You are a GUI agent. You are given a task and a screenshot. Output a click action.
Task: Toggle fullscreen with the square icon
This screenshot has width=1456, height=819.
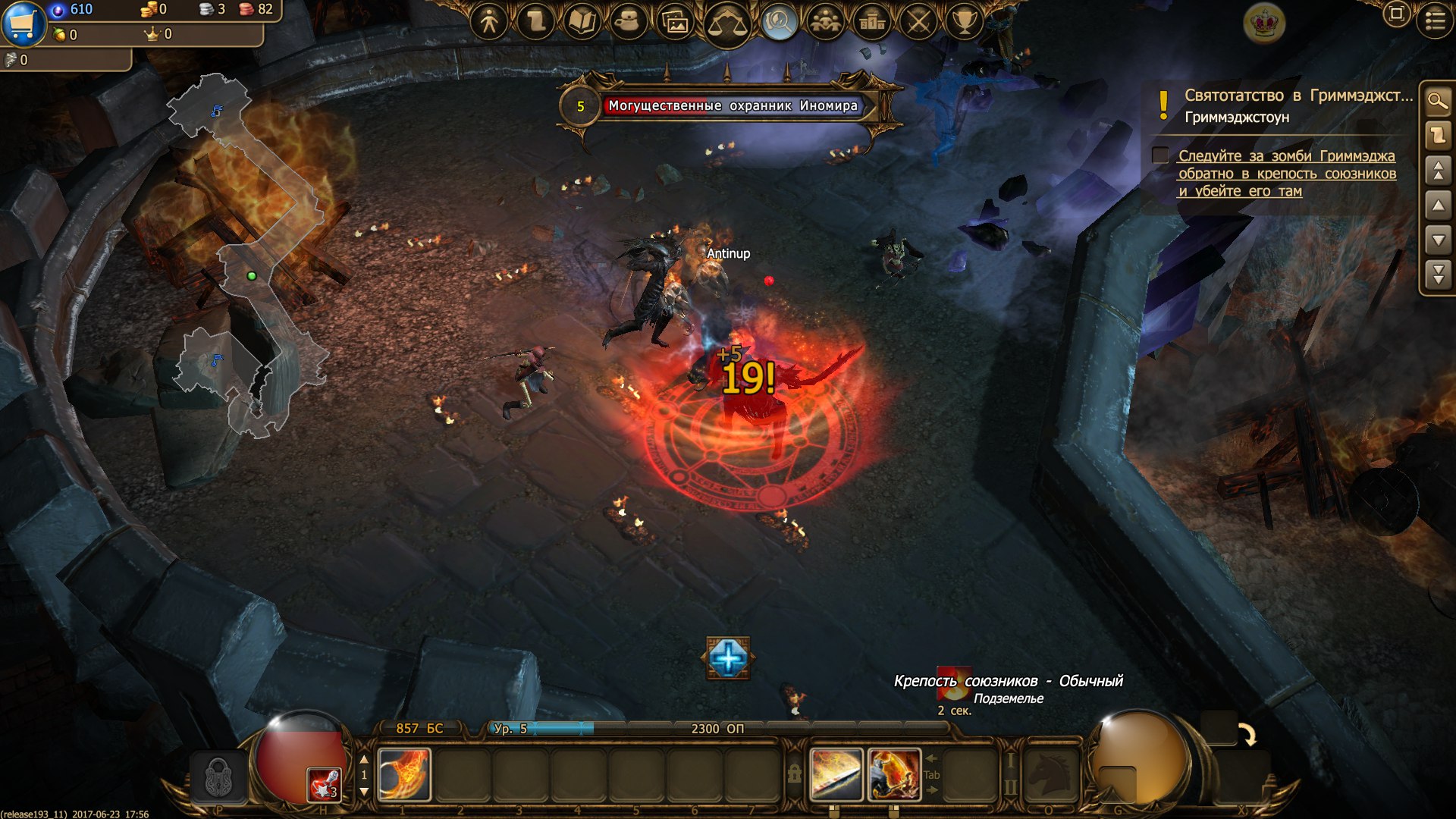(1396, 14)
